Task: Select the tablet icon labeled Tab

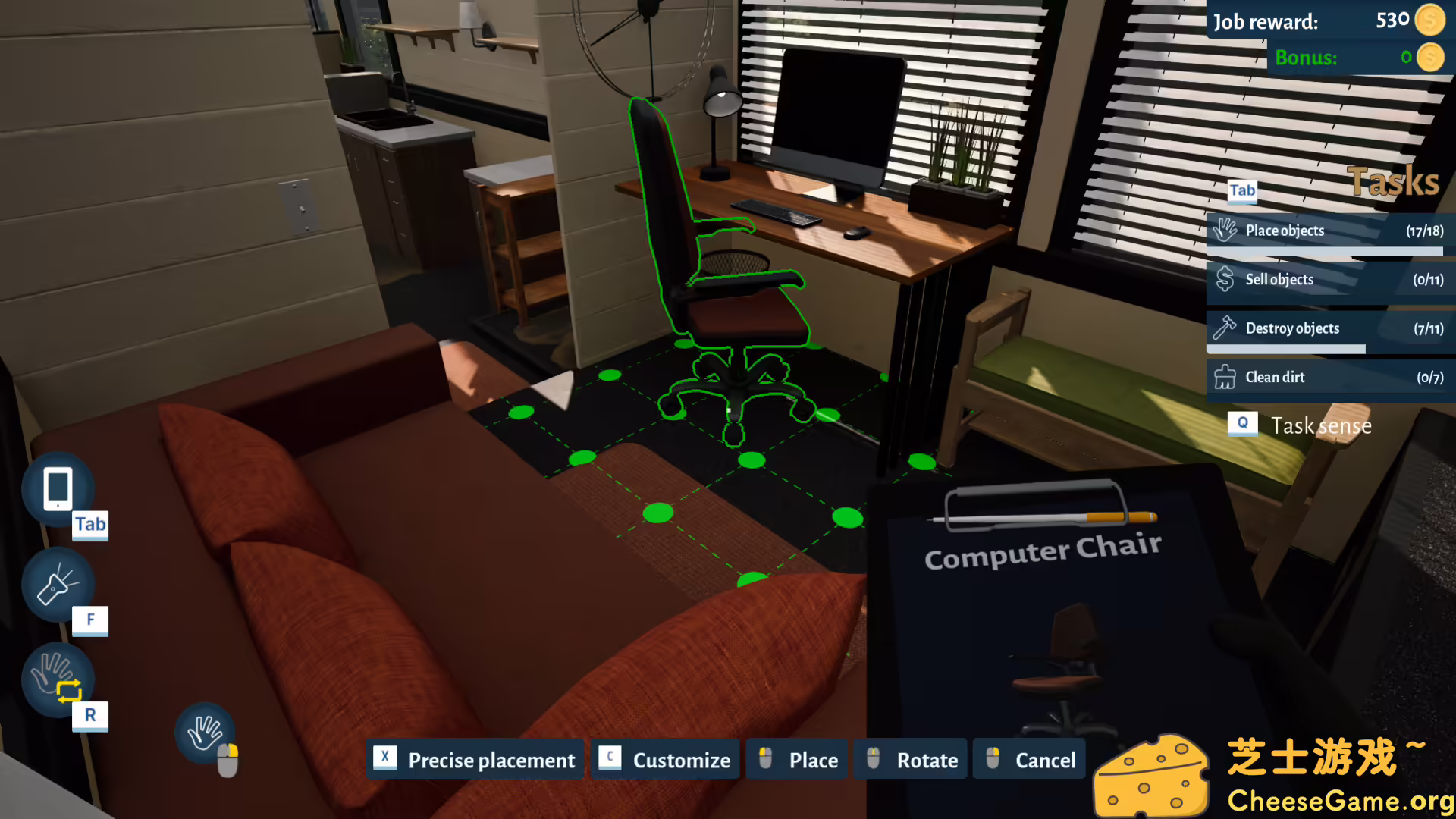Action: 58,489
